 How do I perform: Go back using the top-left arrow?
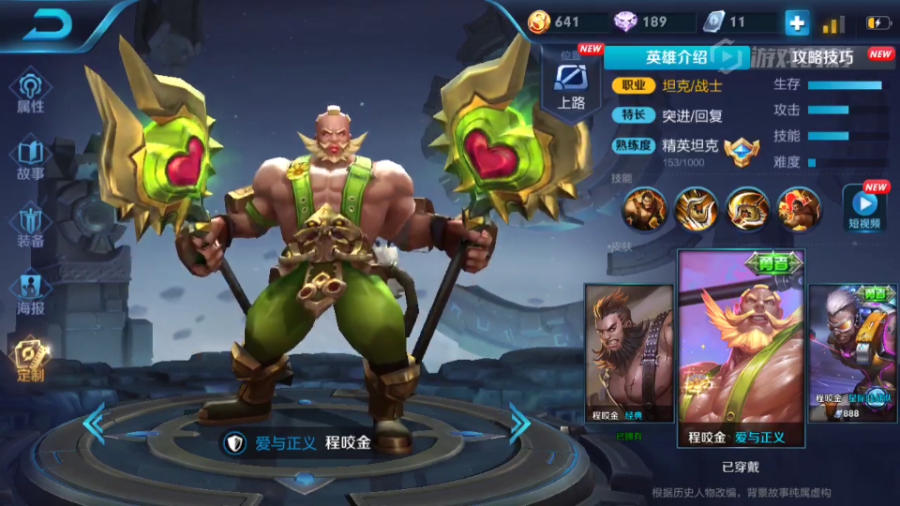pyautogui.click(x=48, y=24)
